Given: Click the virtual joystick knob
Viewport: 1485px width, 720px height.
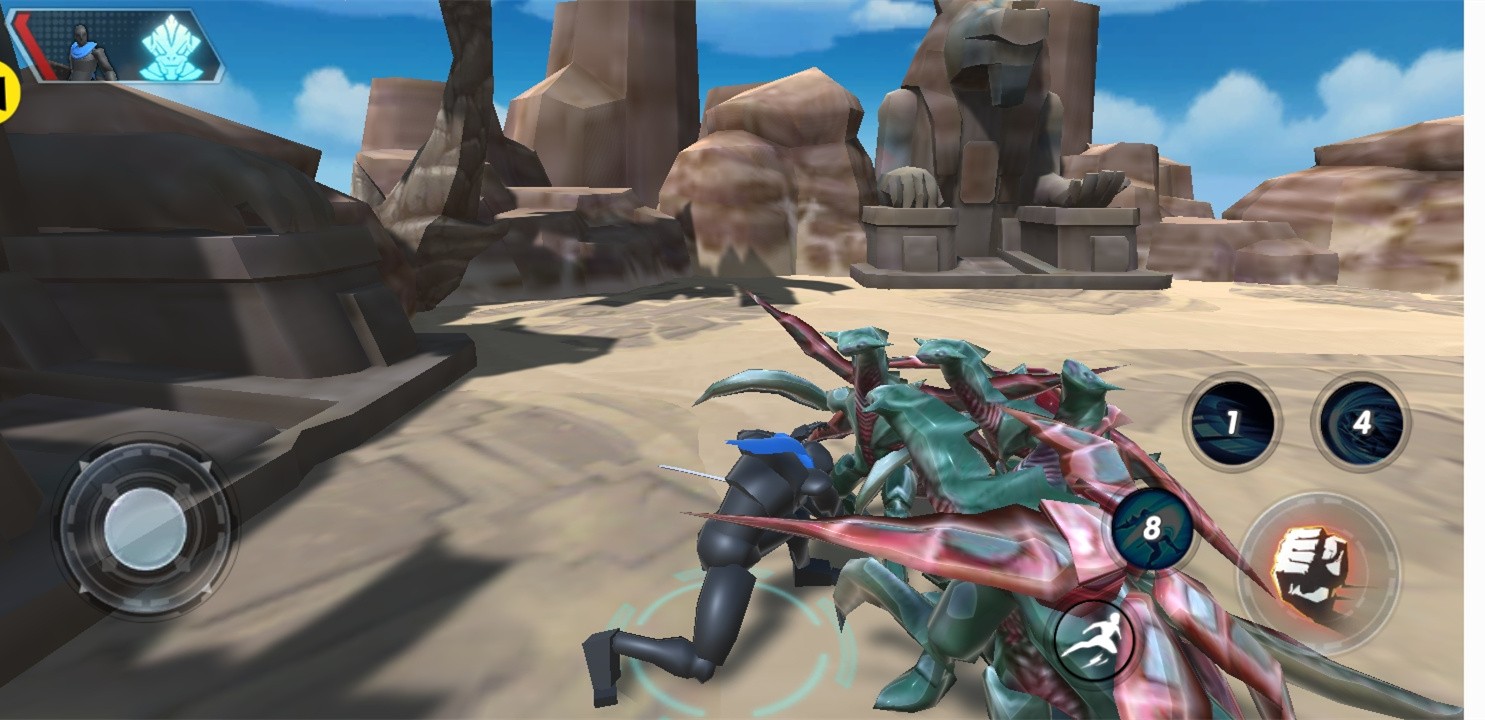Looking at the screenshot, I should (x=146, y=527).
